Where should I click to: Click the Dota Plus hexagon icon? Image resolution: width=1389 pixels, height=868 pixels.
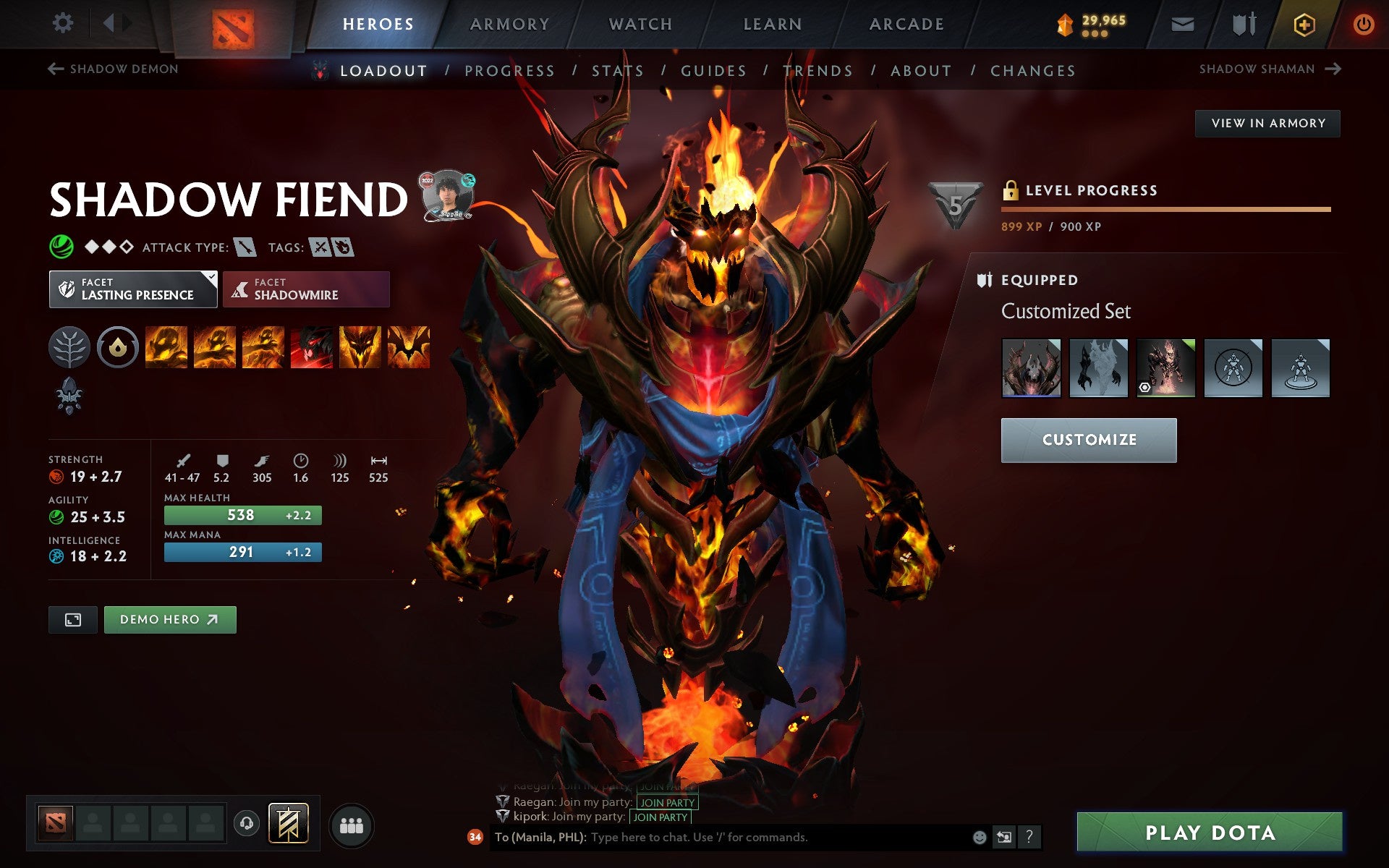1302,24
